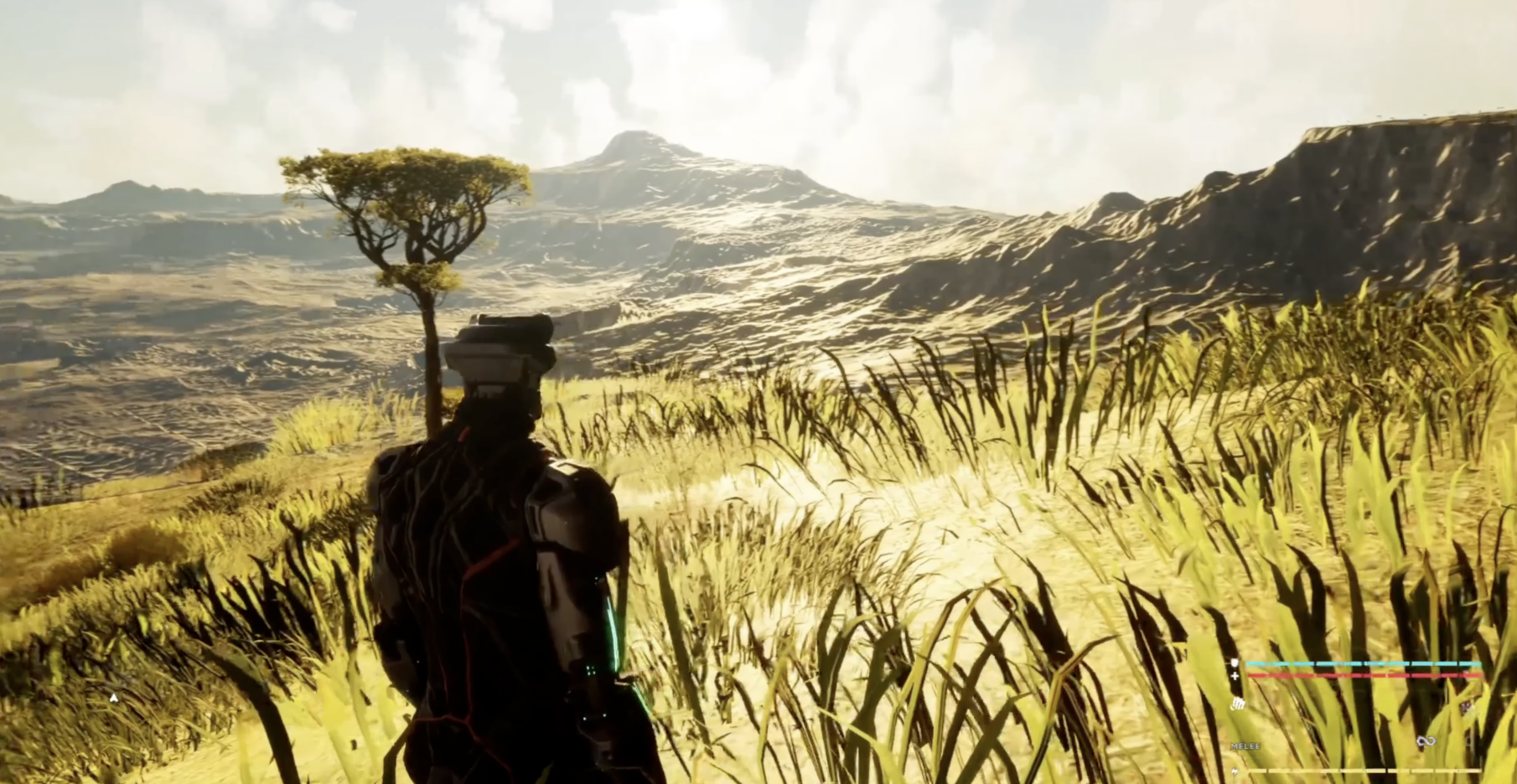
Task: Click the stamina lightning bolt icon
Action: (1235, 770)
